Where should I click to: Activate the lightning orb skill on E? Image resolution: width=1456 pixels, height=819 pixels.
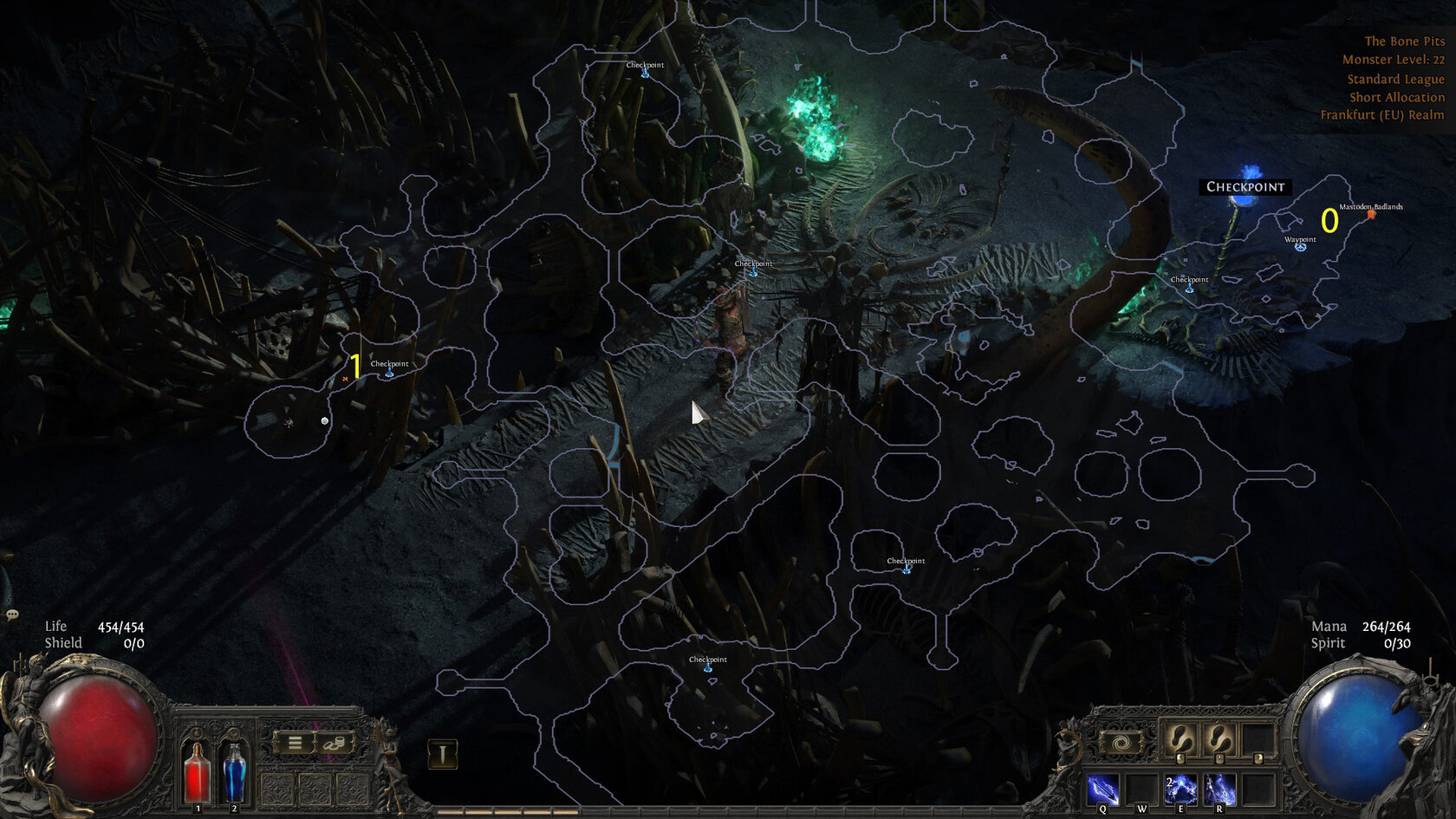[1180, 790]
